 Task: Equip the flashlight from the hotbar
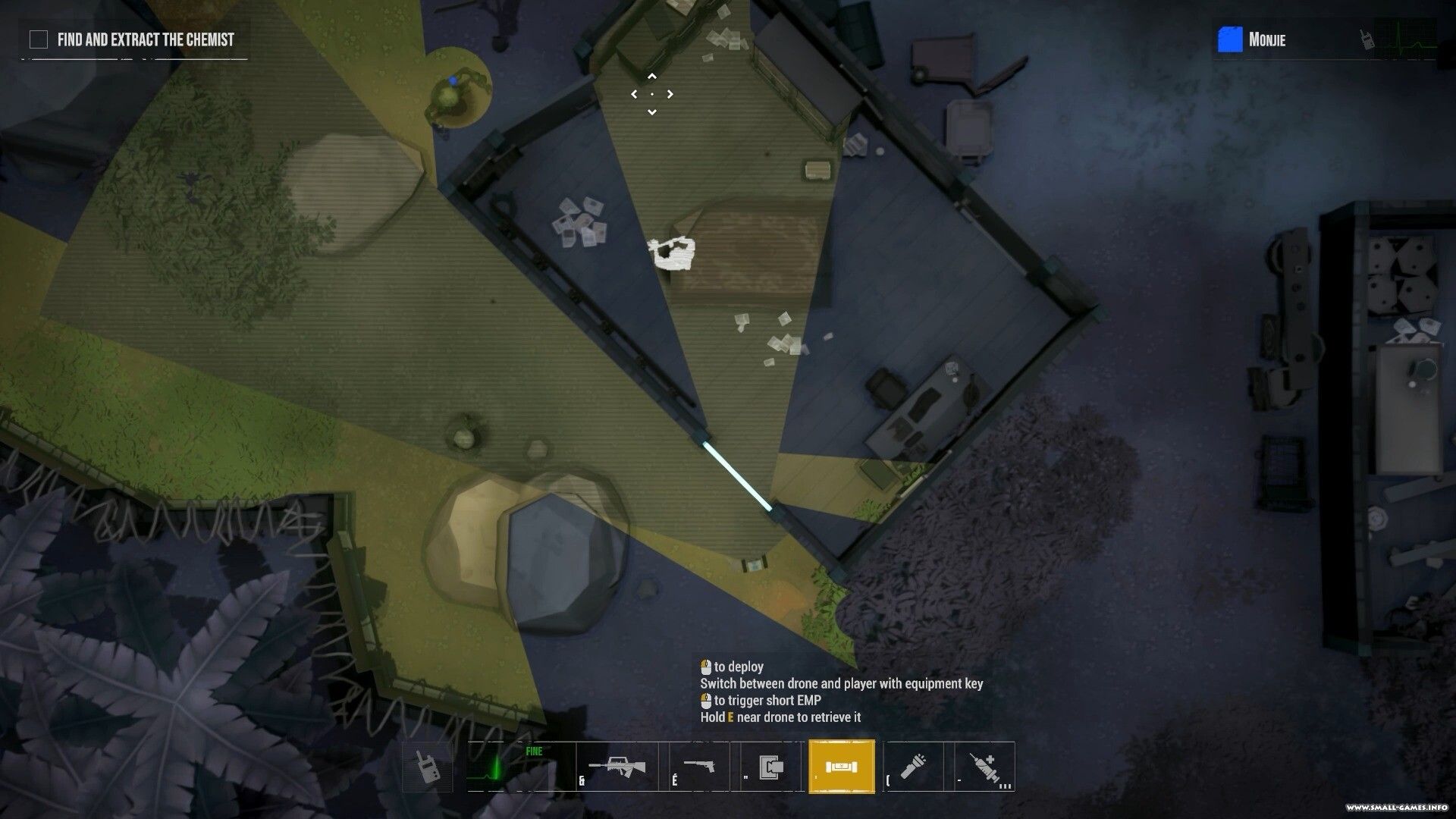coord(913,767)
